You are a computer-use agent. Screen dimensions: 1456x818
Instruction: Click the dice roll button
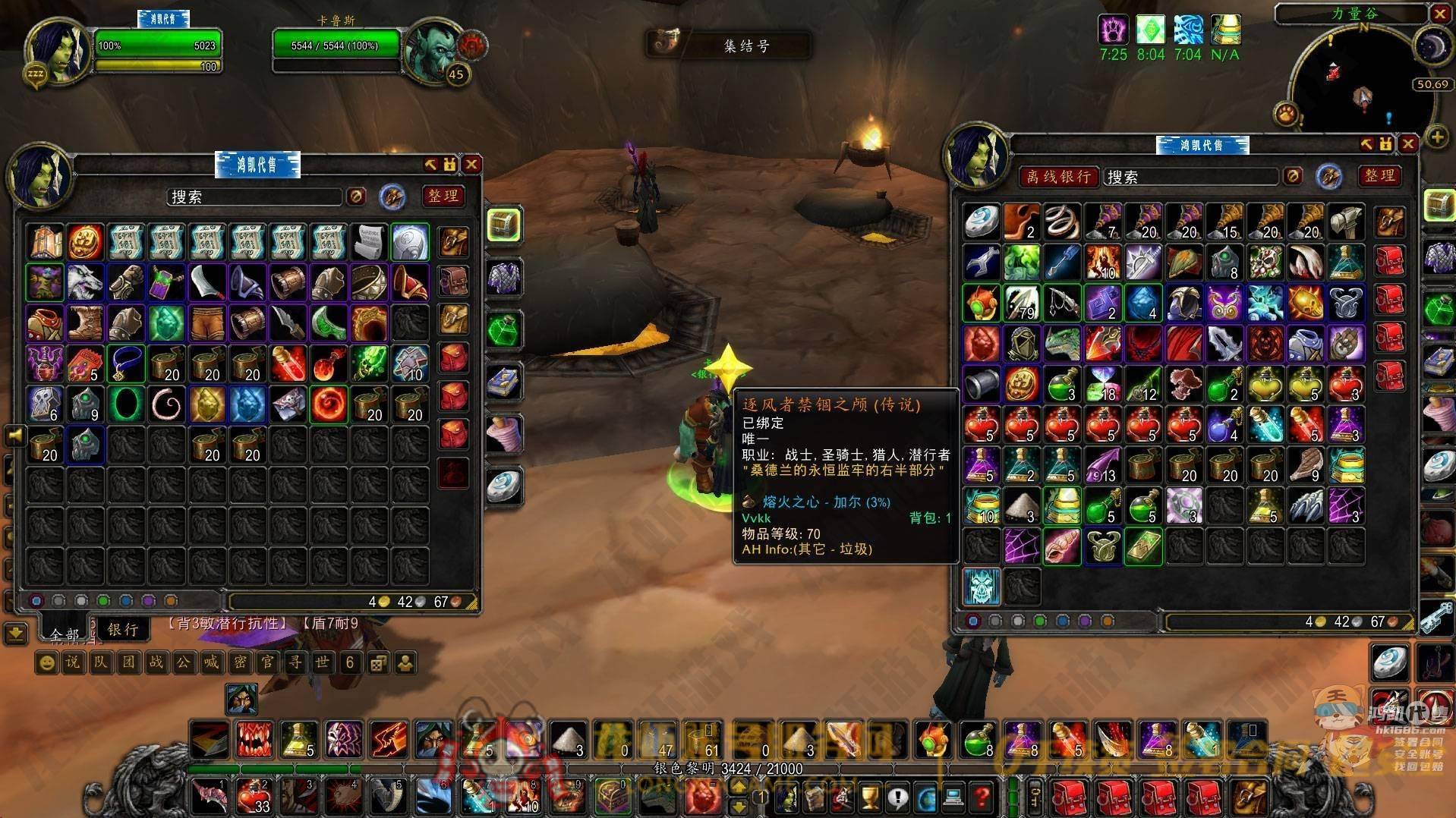377,662
